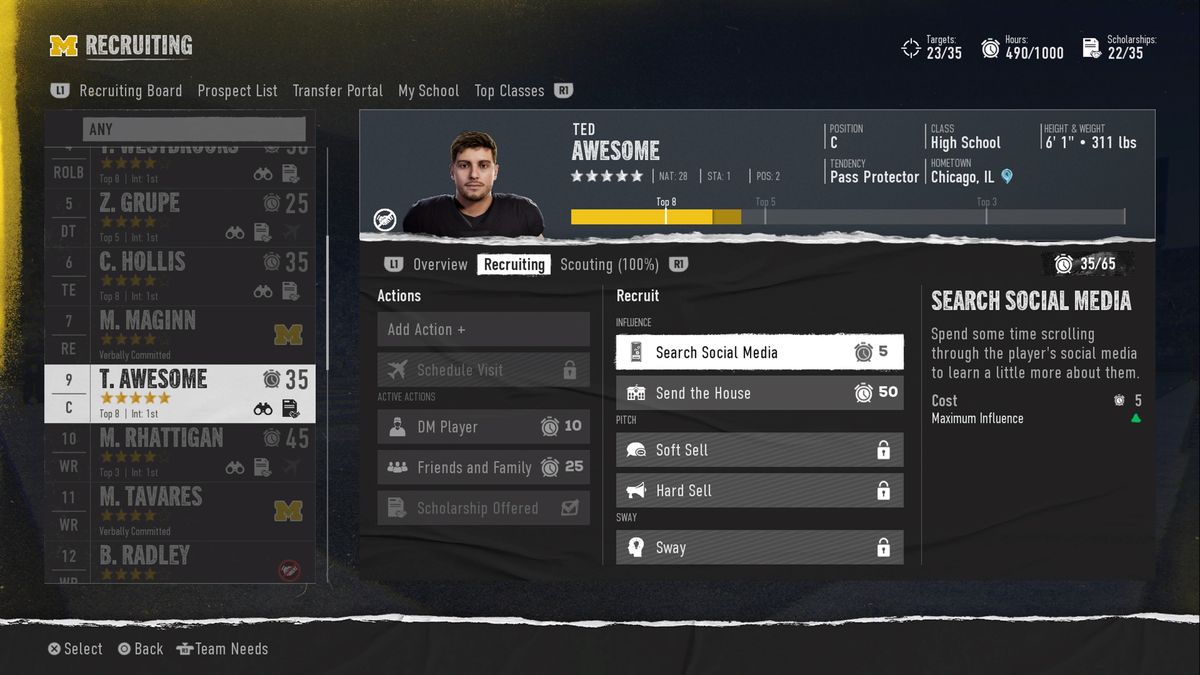Select Search Social Media recruit action
Viewport: 1200px width, 675px height.
click(x=759, y=352)
